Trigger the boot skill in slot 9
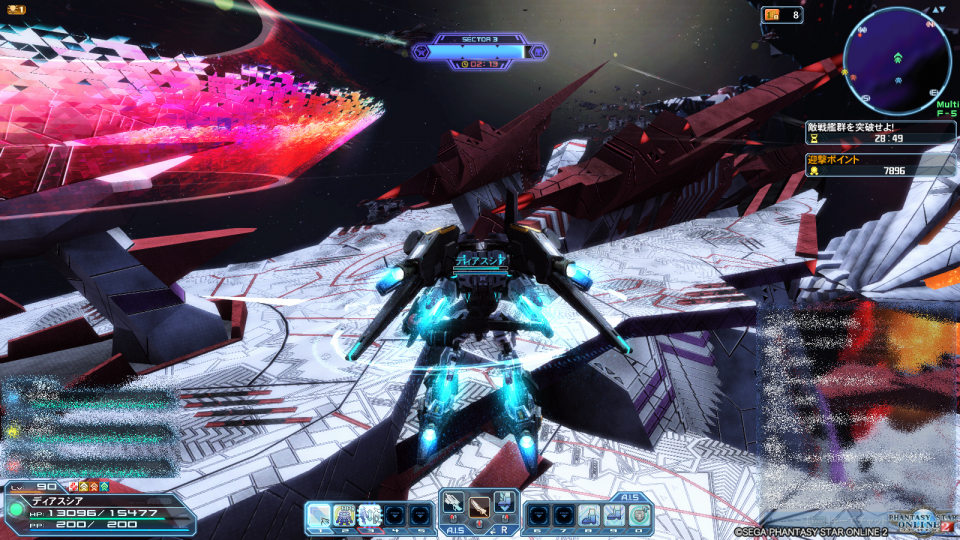Screen dimensions: 960x540 click(x=613, y=515)
